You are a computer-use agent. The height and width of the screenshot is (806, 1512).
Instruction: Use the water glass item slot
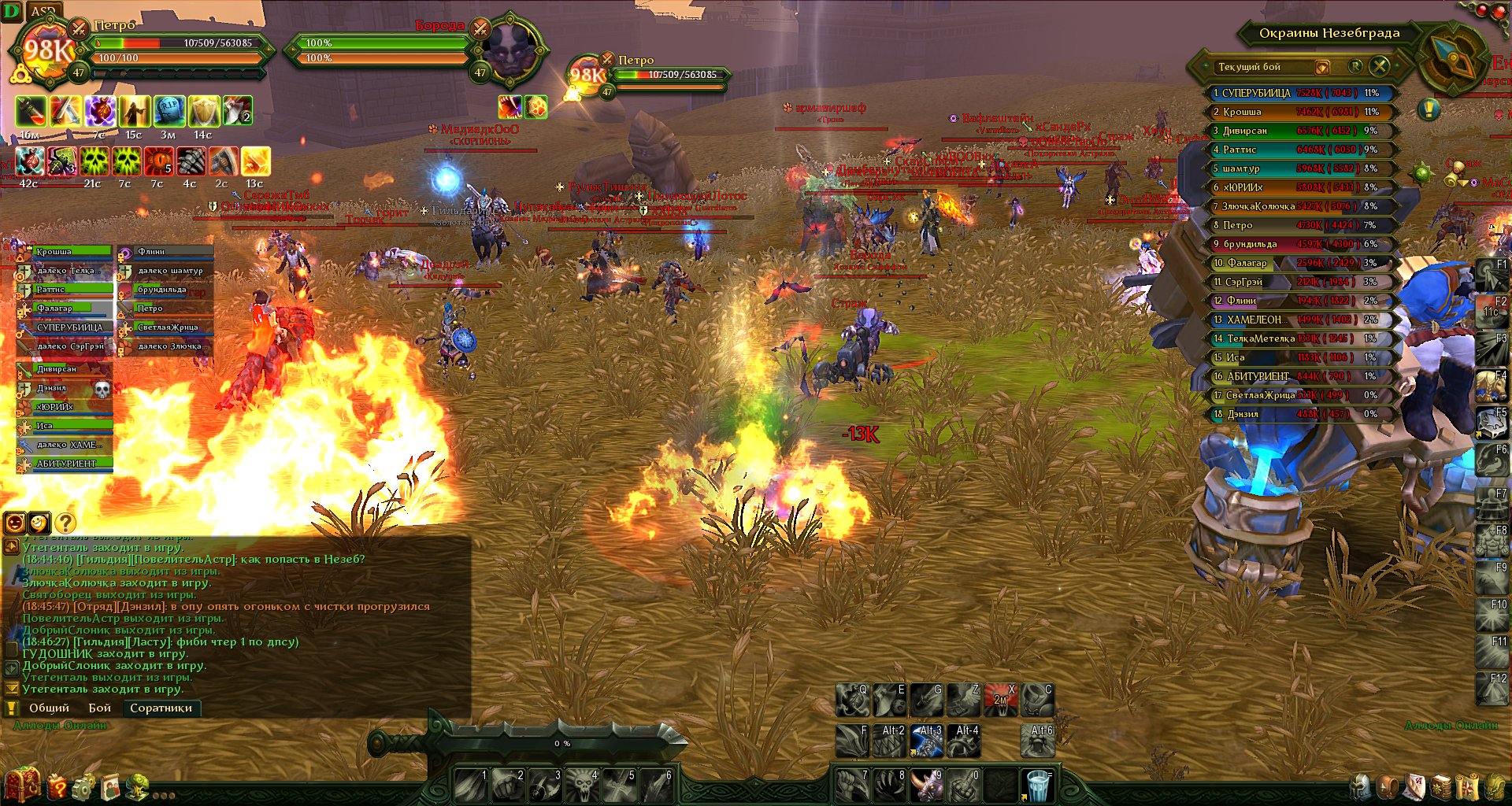click(x=1038, y=785)
